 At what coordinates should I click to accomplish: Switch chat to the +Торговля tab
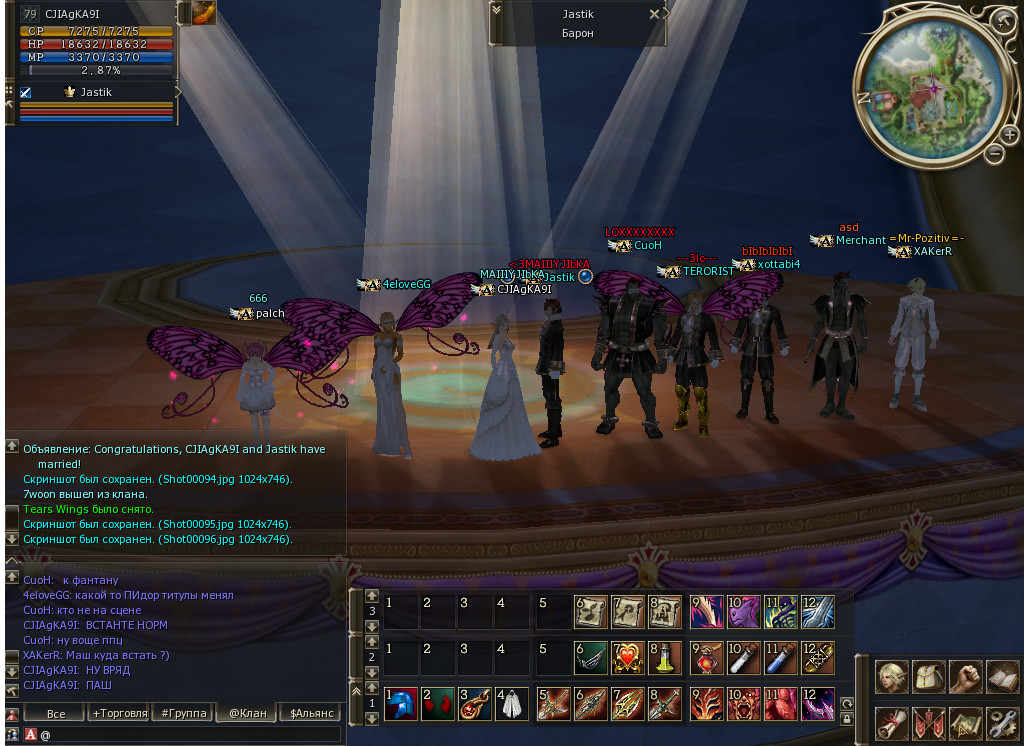(119, 713)
